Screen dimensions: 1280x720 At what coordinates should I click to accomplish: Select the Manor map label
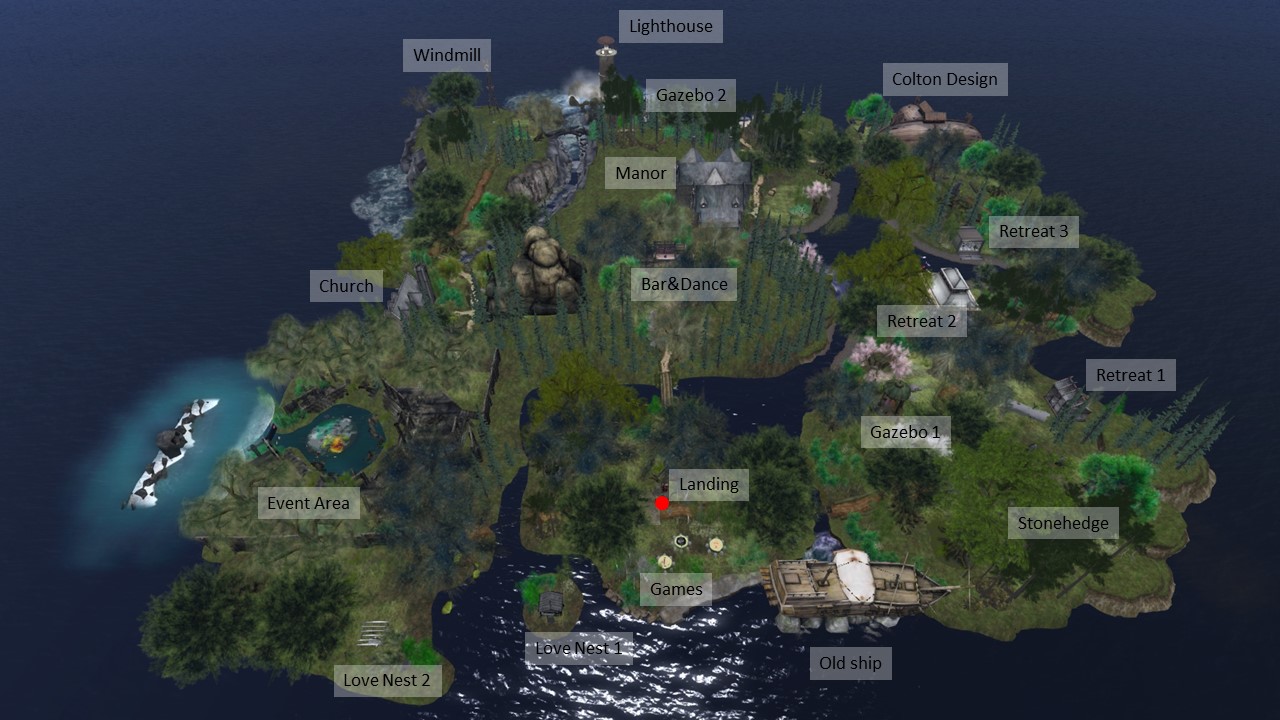point(640,173)
